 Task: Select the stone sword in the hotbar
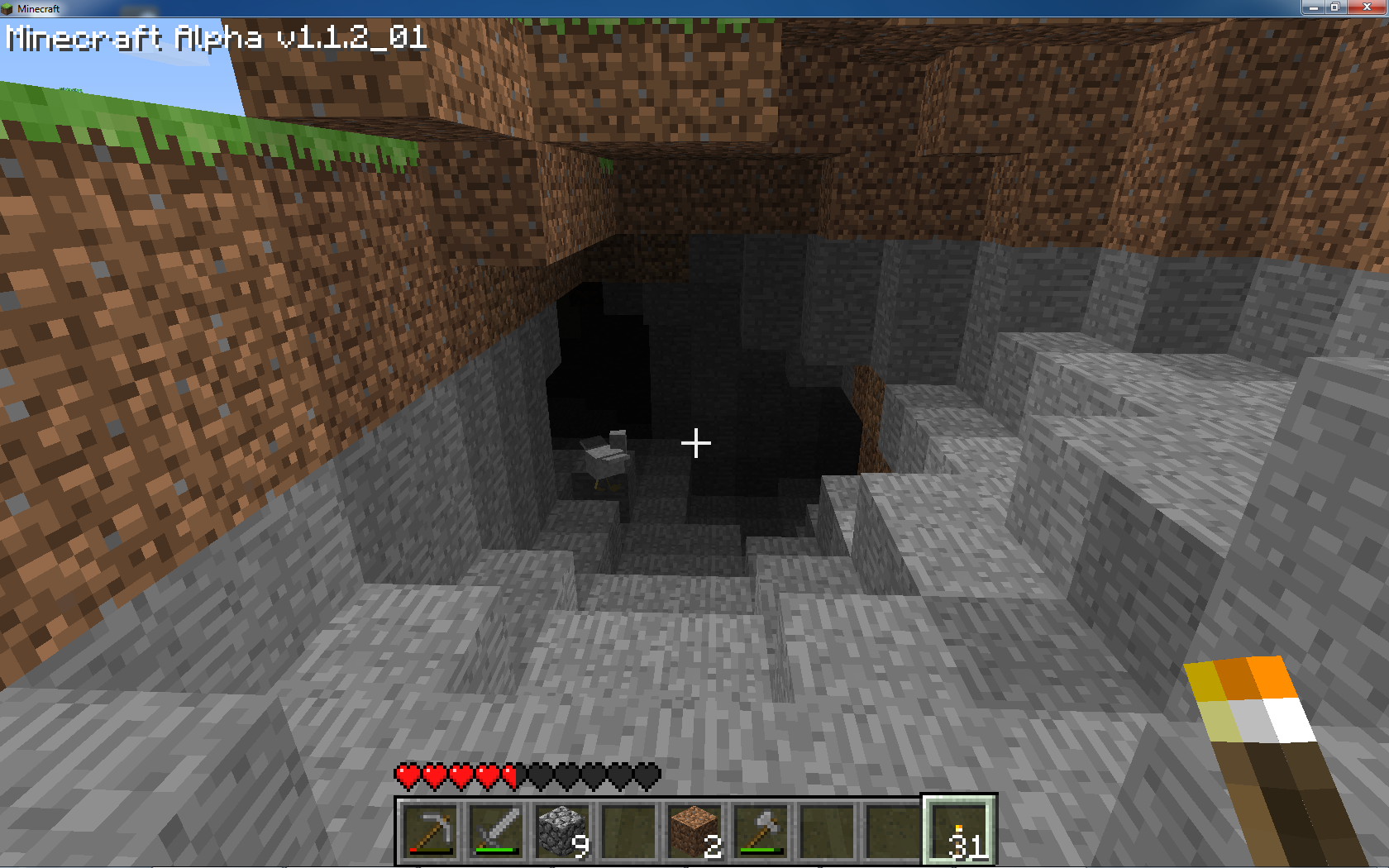point(497,831)
